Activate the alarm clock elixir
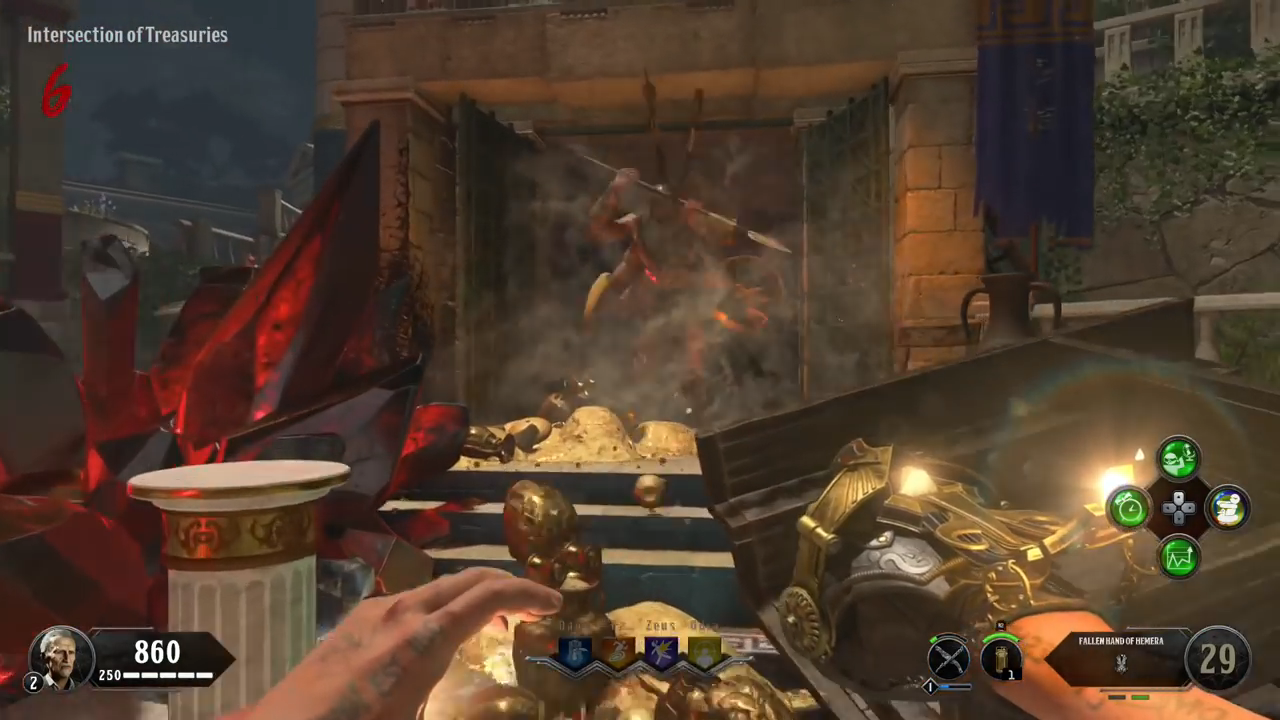 1130,508
